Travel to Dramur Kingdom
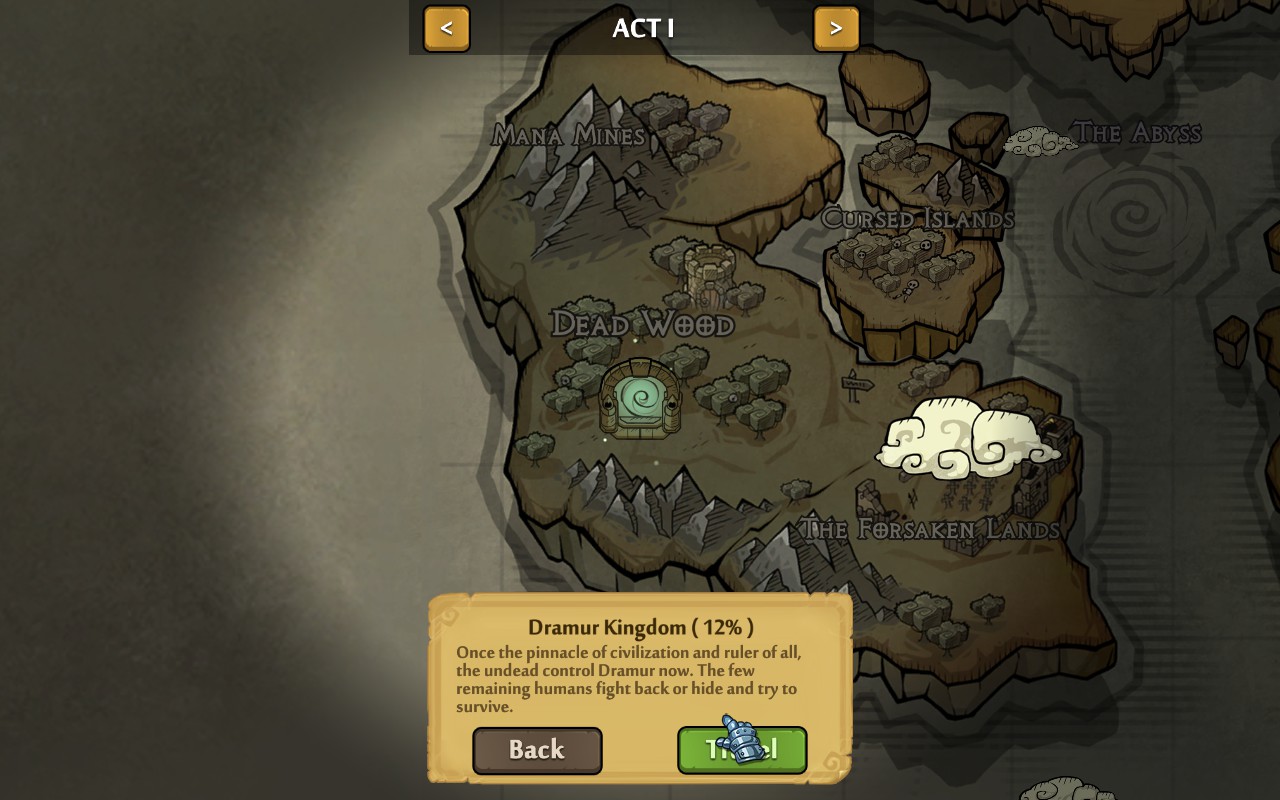The image size is (1280, 800). [742, 750]
